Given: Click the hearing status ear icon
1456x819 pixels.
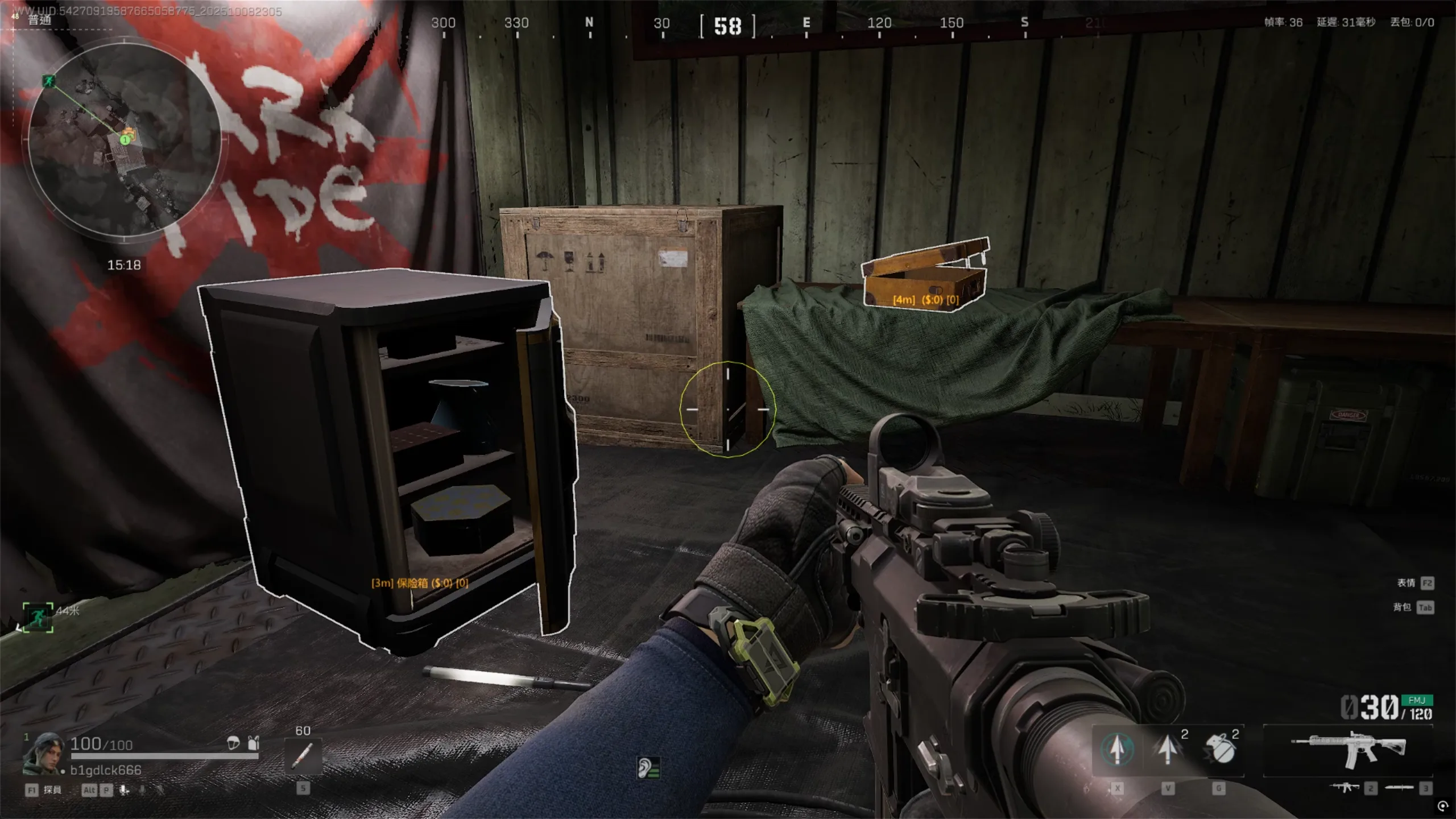Looking at the screenshot, I should pos(648,768).
